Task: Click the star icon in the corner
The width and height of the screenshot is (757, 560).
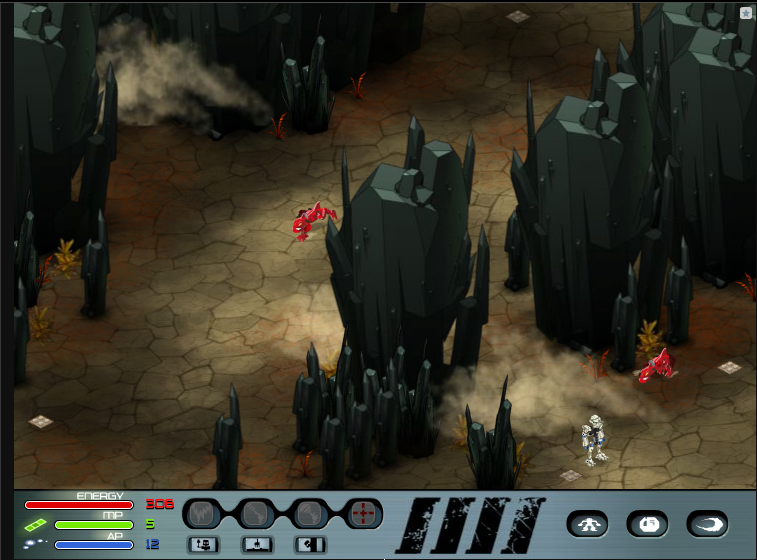Action: click(x=746, y=13)
